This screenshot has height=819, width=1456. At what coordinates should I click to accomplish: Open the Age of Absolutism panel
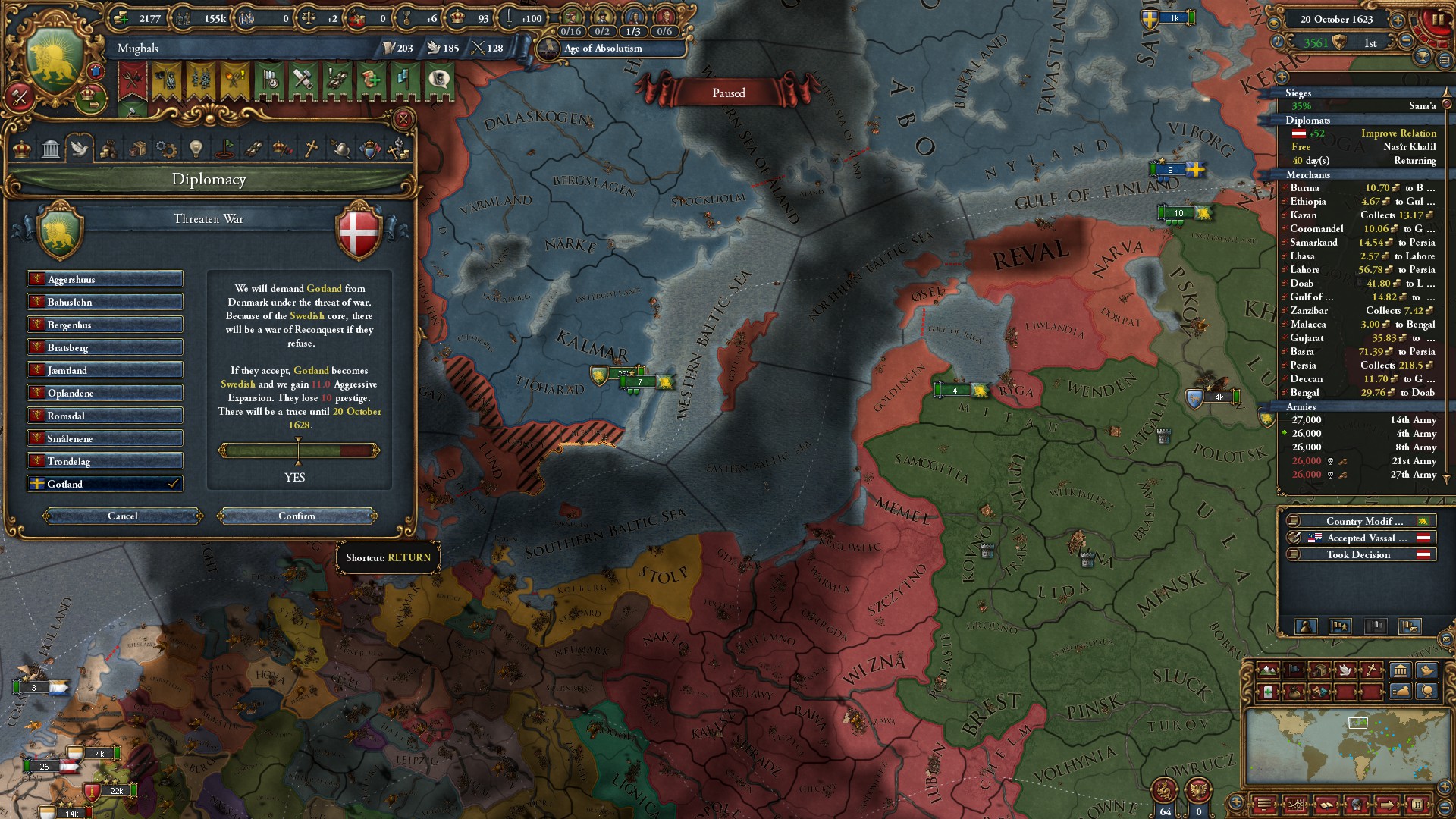pos(603,49)
